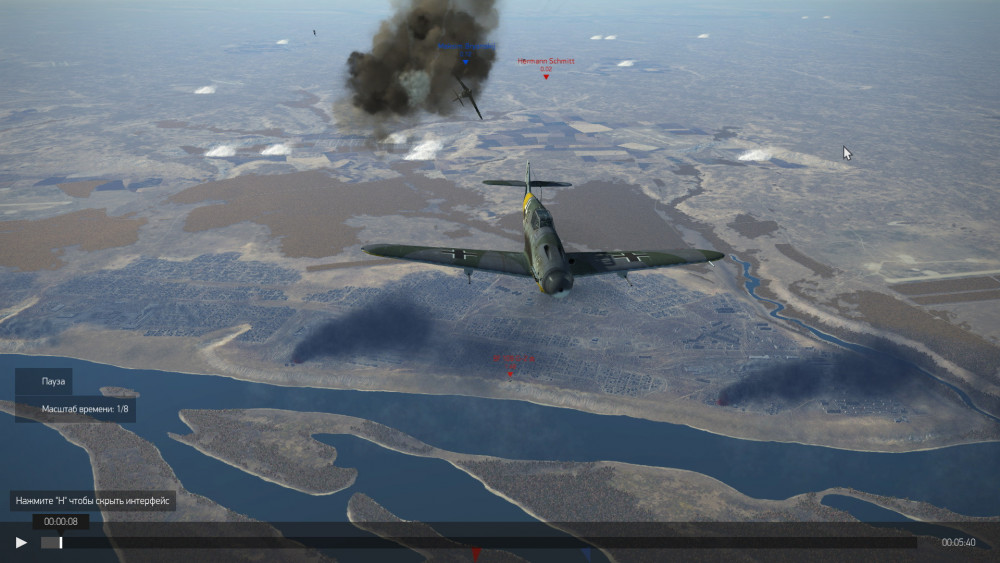Viewport: 1000px width, 563px height.
Task: Click the replay timeline progress bar
Action: (480, 542)
